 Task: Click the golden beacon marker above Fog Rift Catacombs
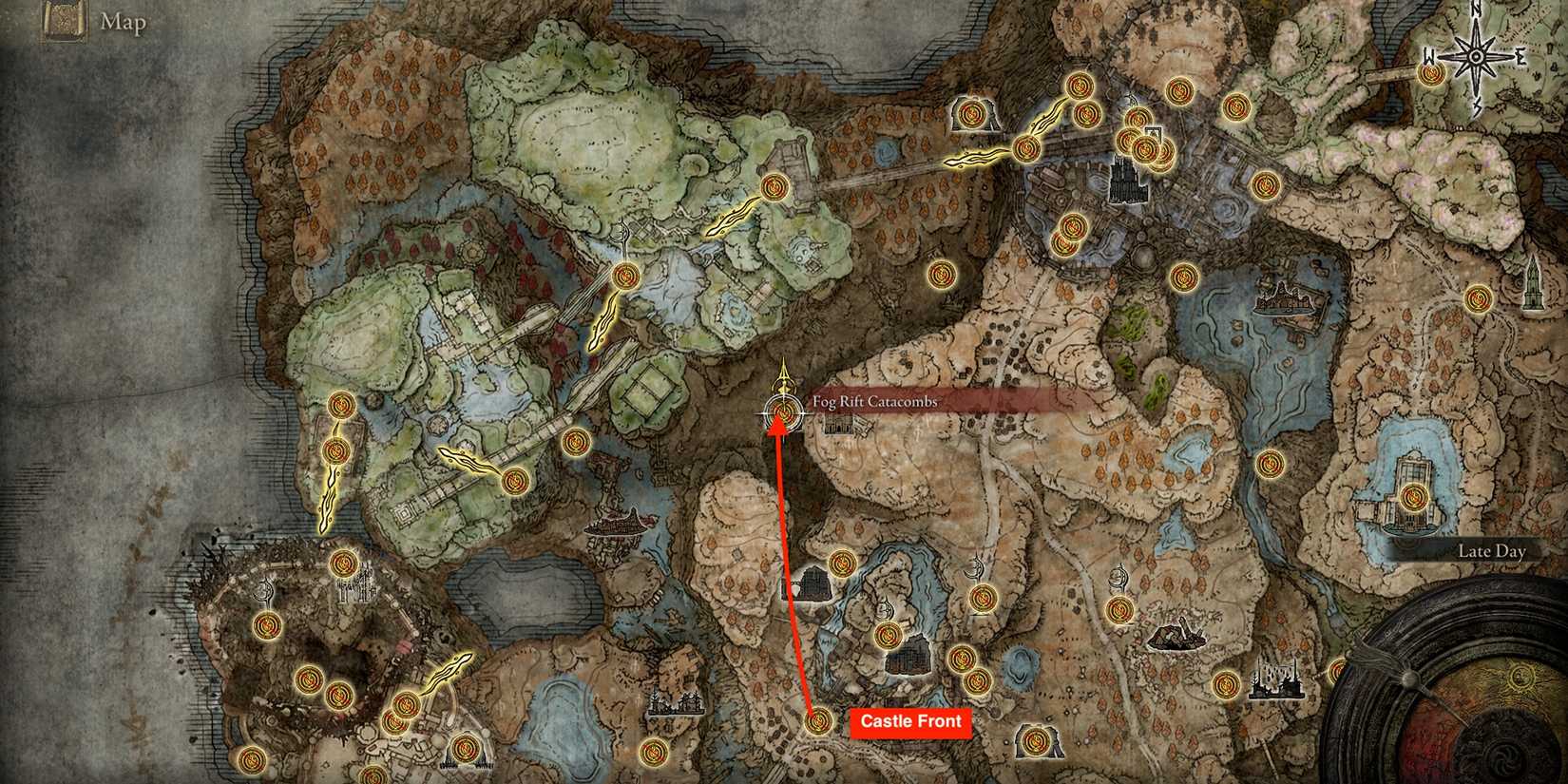[x=783, y=378]
